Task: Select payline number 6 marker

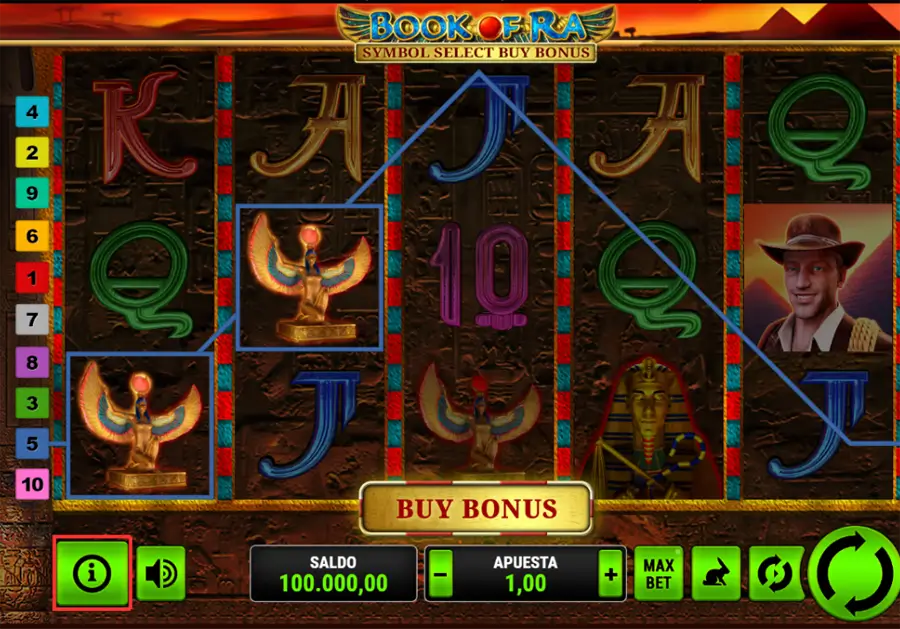Action: click(x=32, y=236)
